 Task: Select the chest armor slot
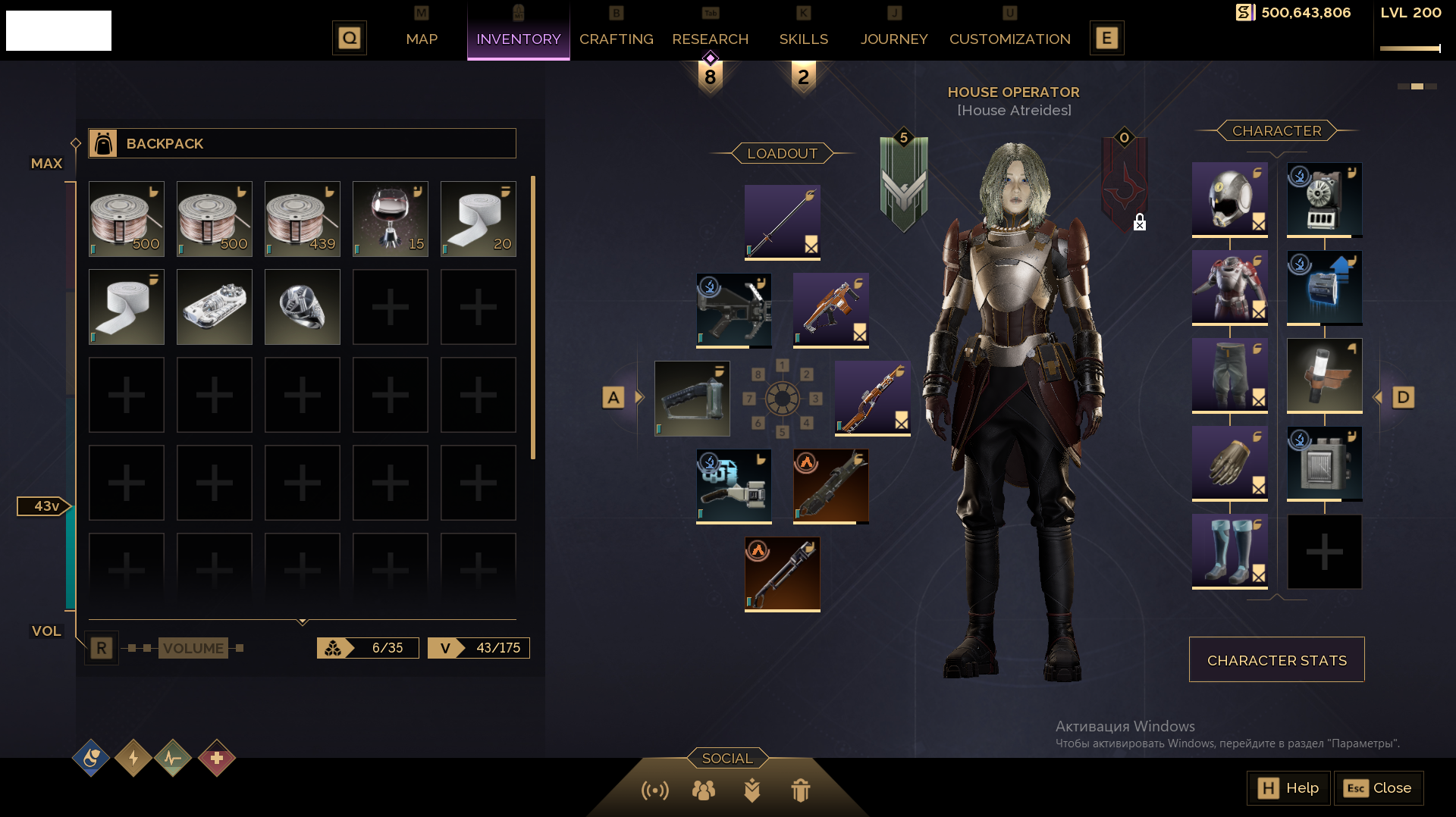pyautogui.click(x=1229, y=287)
